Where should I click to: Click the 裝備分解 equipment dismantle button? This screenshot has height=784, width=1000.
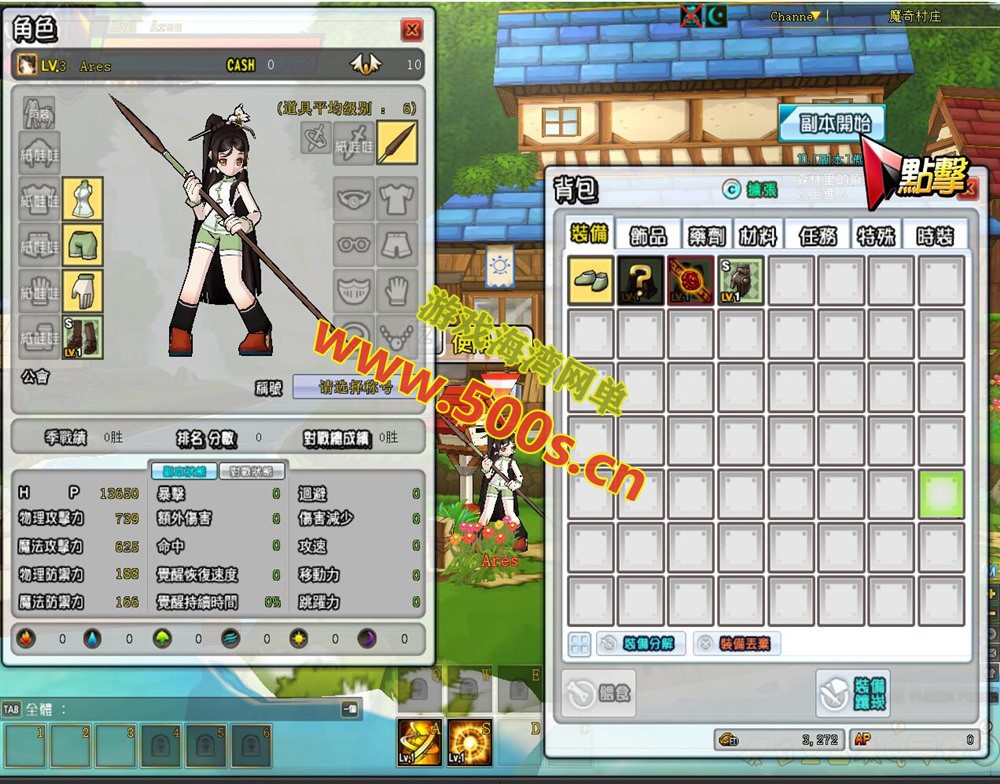[642, 644]
